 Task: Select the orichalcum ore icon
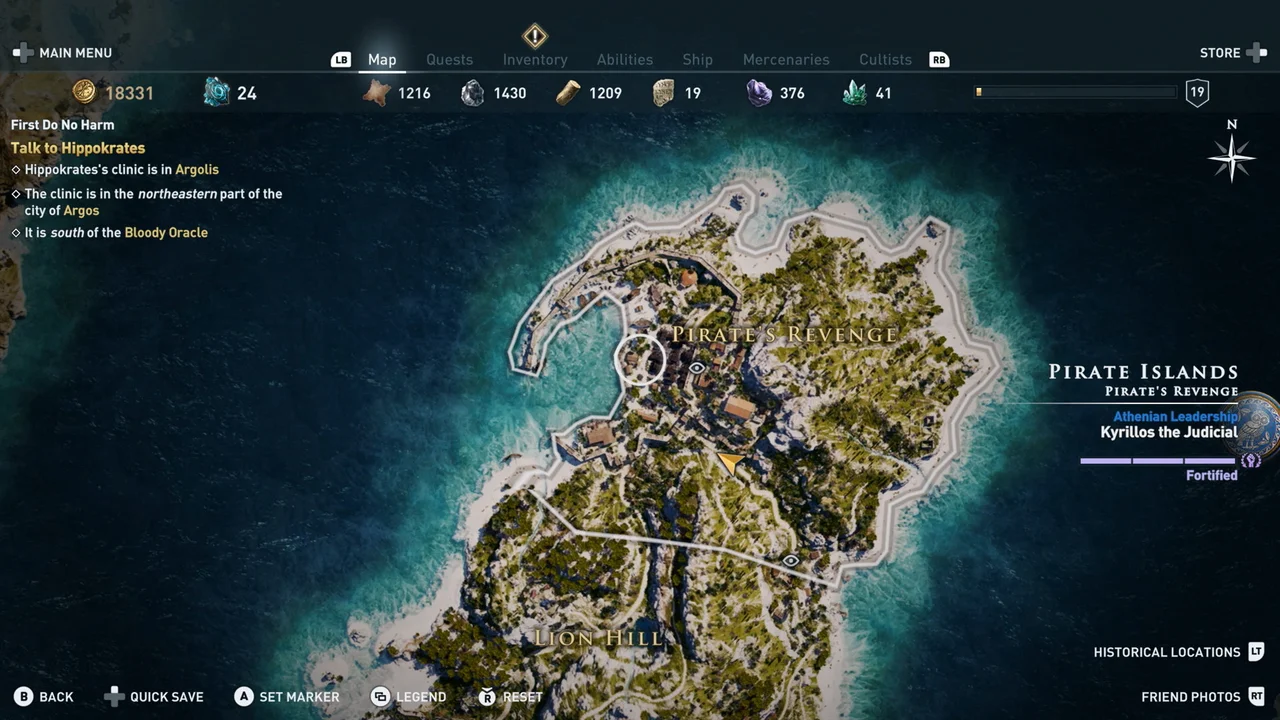point(218,92)
